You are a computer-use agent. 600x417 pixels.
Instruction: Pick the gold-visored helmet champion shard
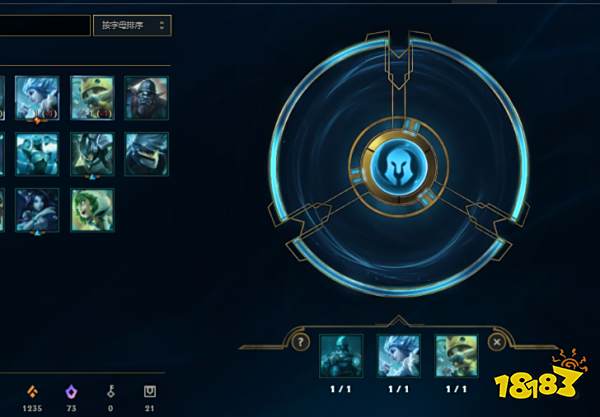[146, 153]
